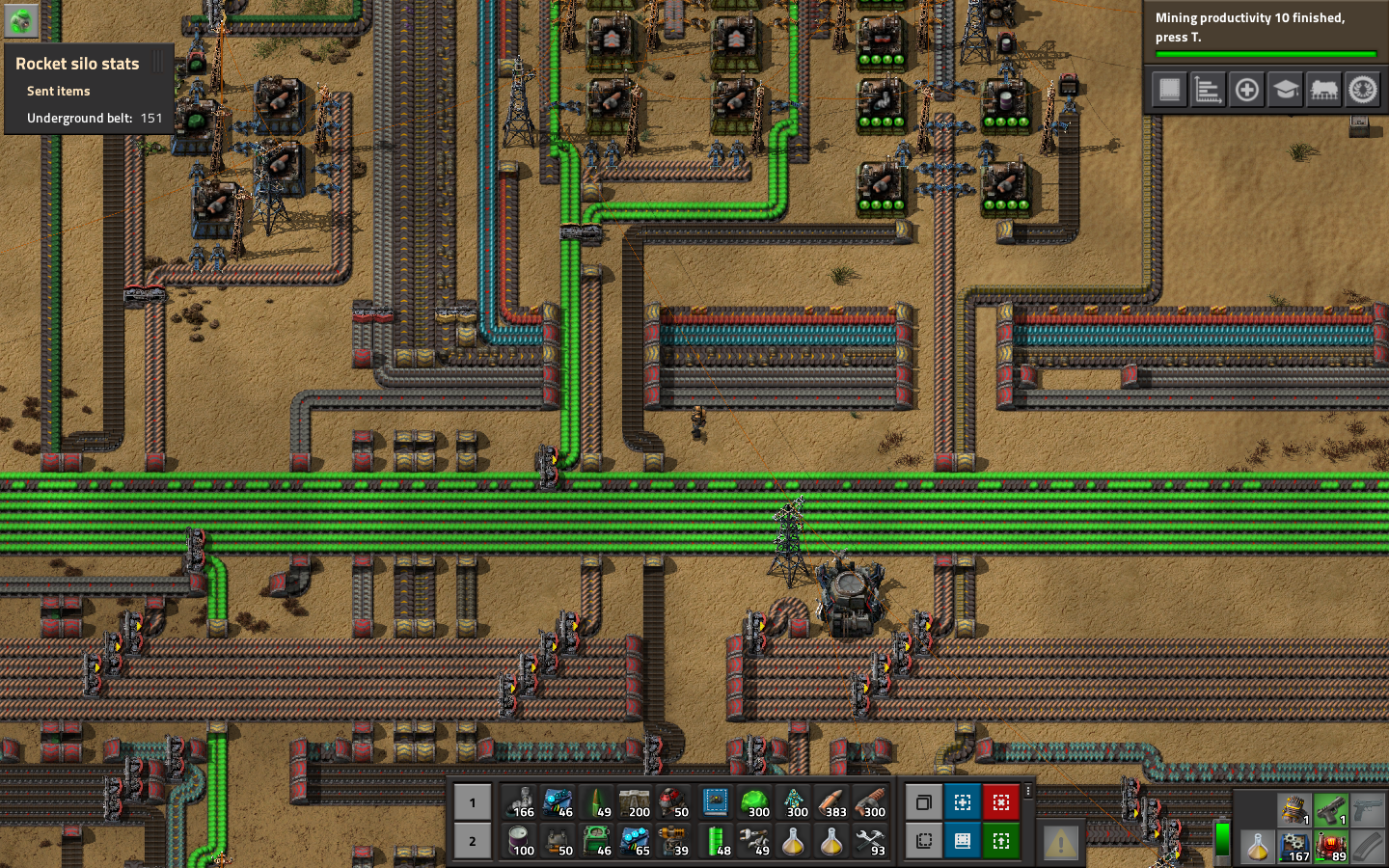This screenshot has height=868, width=1389.
Task: Toggle the copy tool shortcut
Action: click(924, 802)
